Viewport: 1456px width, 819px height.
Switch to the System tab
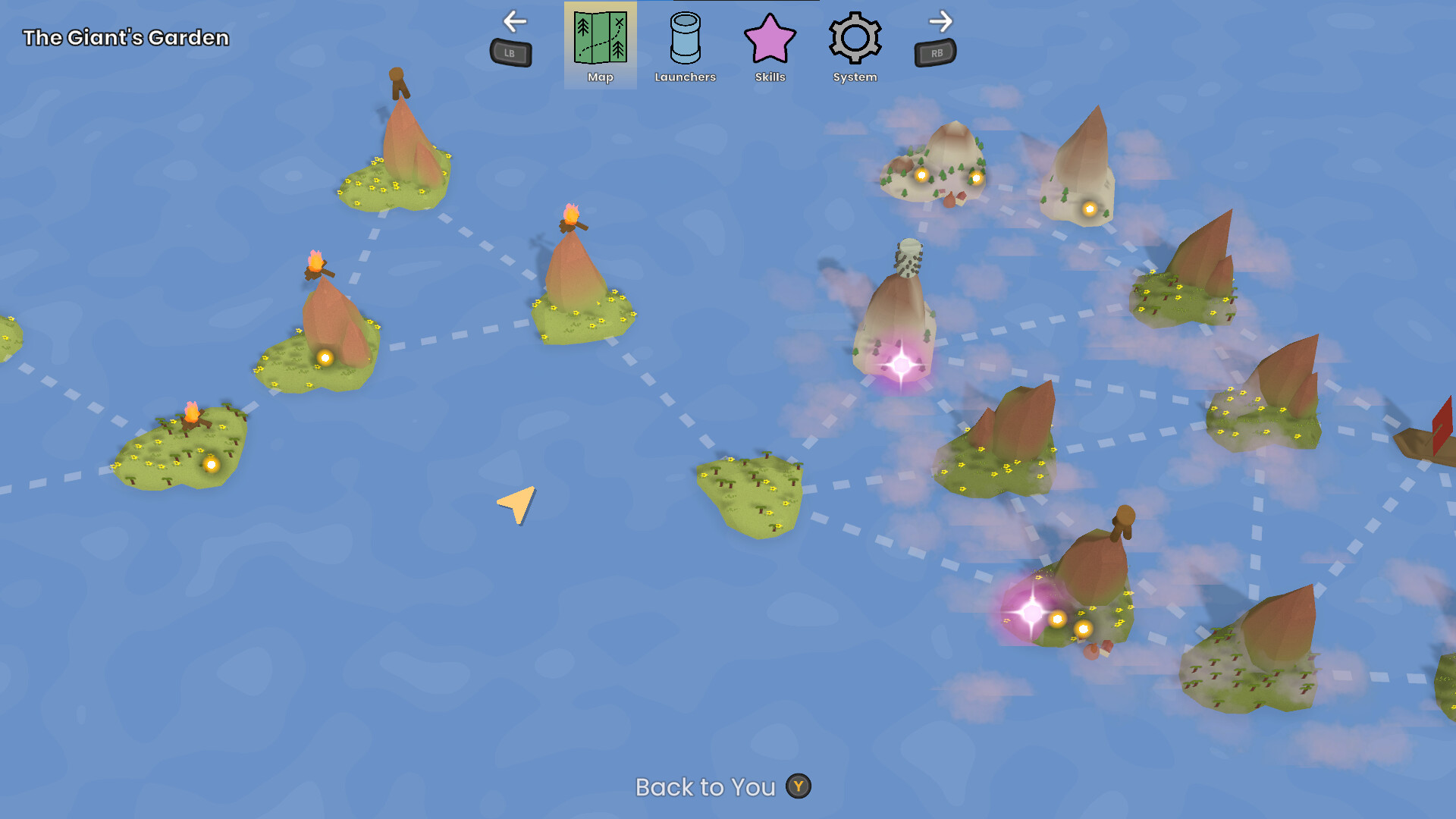coord(855,45)
